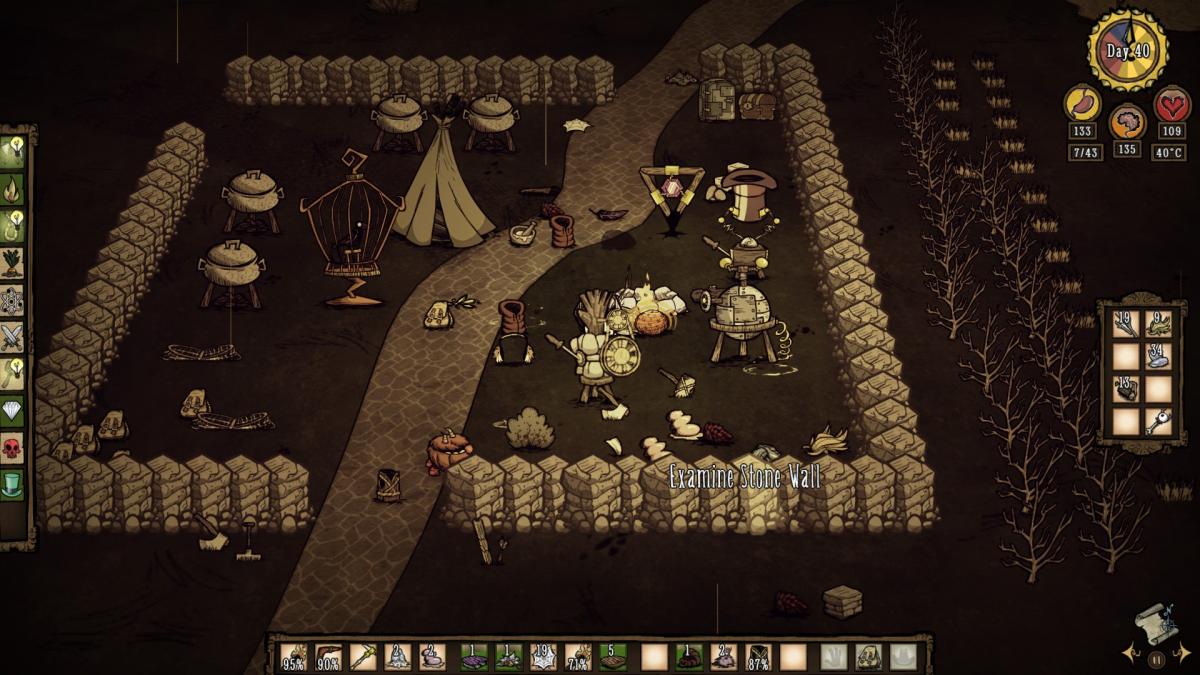Image resolution: width=1200 pixels, height=675 pixels.
Task: Switch to the Fight tab with crossed swords
Action: point(14,336)
